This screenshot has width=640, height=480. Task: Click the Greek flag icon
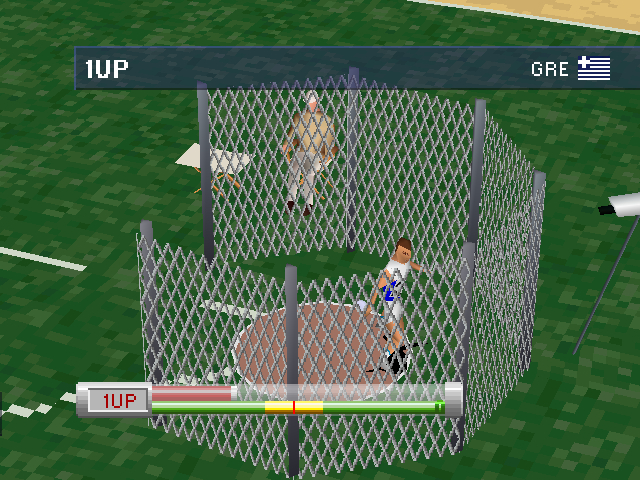[594, 69]
